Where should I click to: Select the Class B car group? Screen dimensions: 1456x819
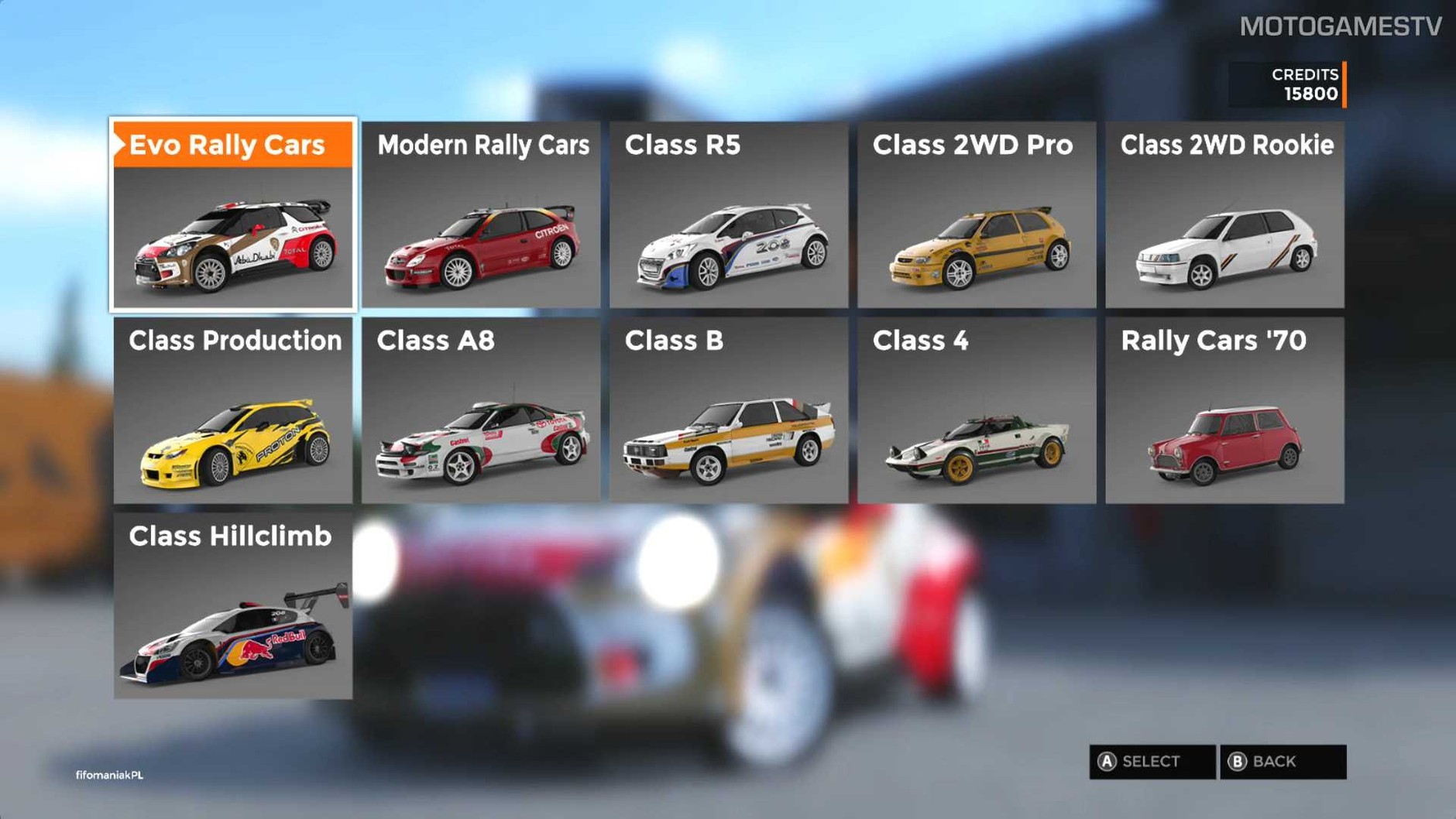(x=729, y=410)
